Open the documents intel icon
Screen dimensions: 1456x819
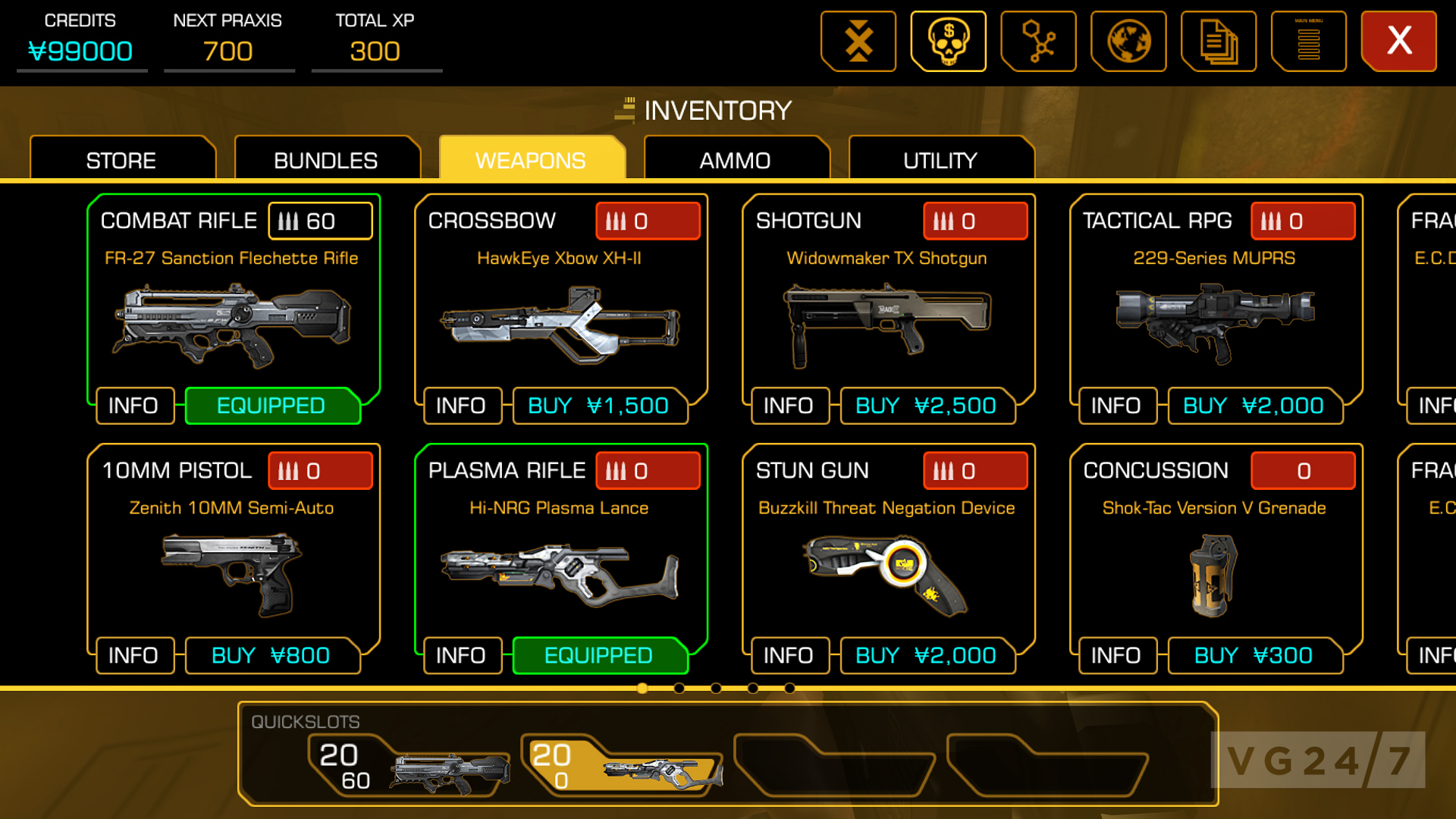click(1219, 41)
